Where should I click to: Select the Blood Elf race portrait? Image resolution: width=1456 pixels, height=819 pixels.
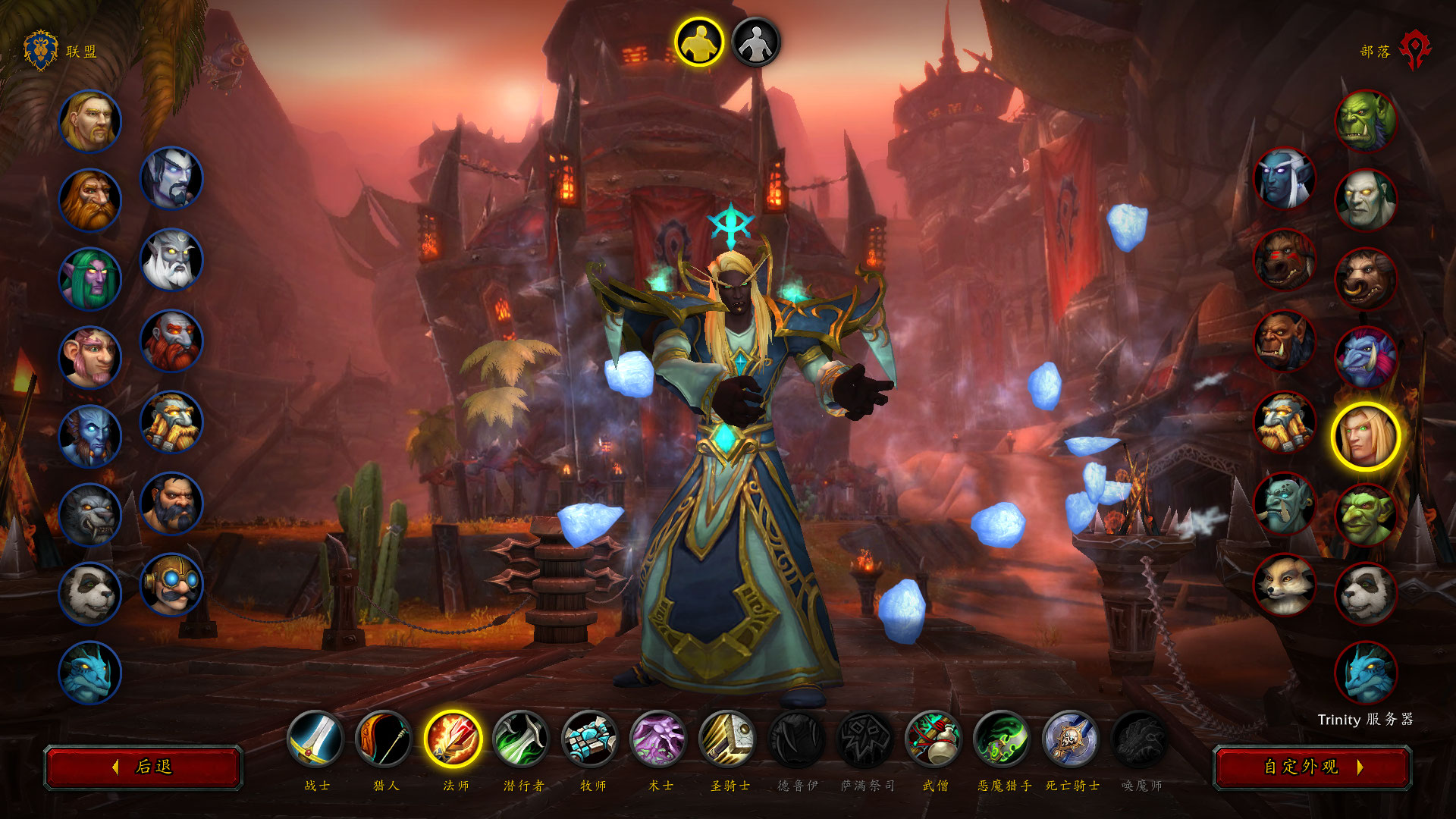[x=1366, y=437]
